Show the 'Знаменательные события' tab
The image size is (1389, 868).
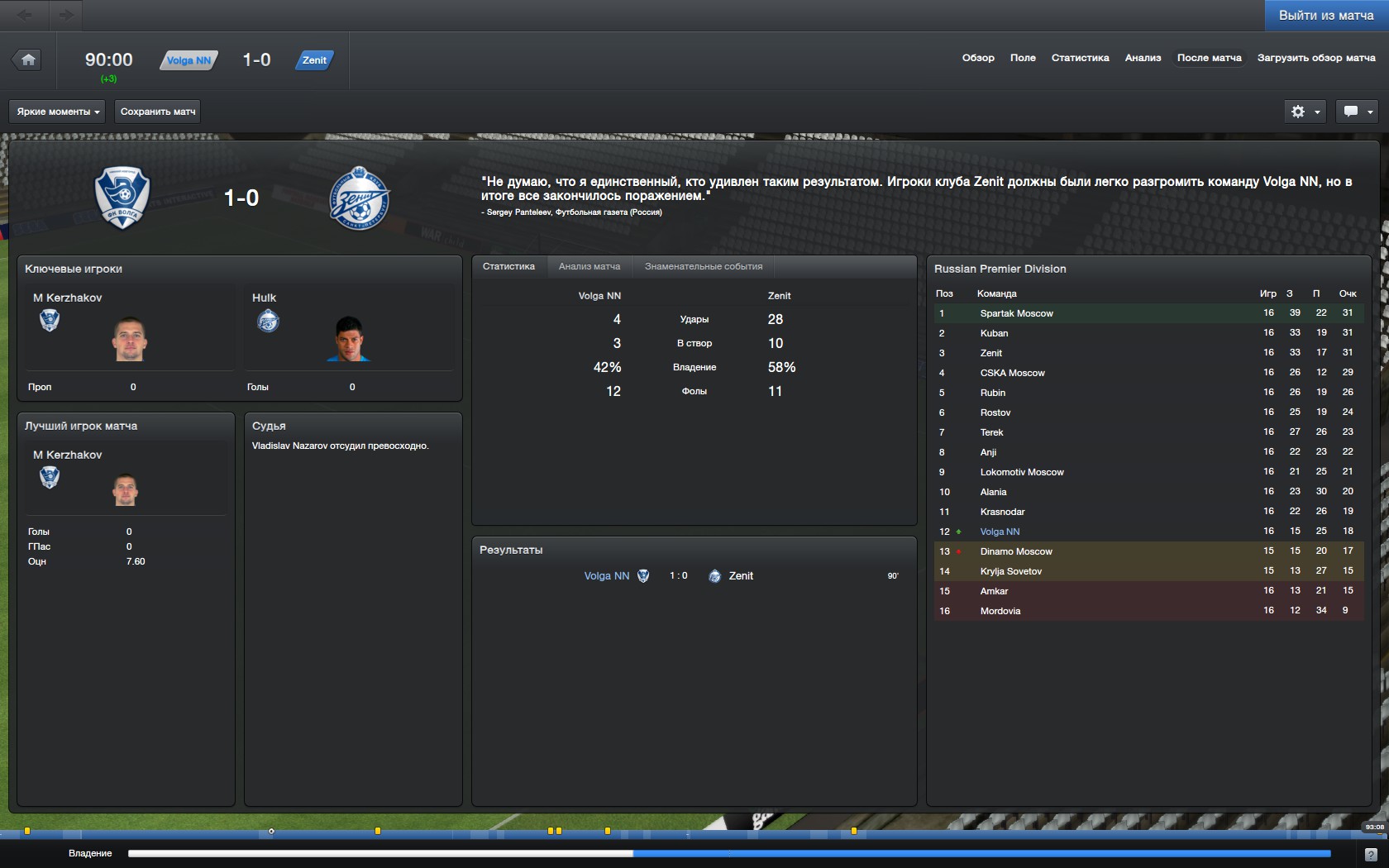coord(703,266)
